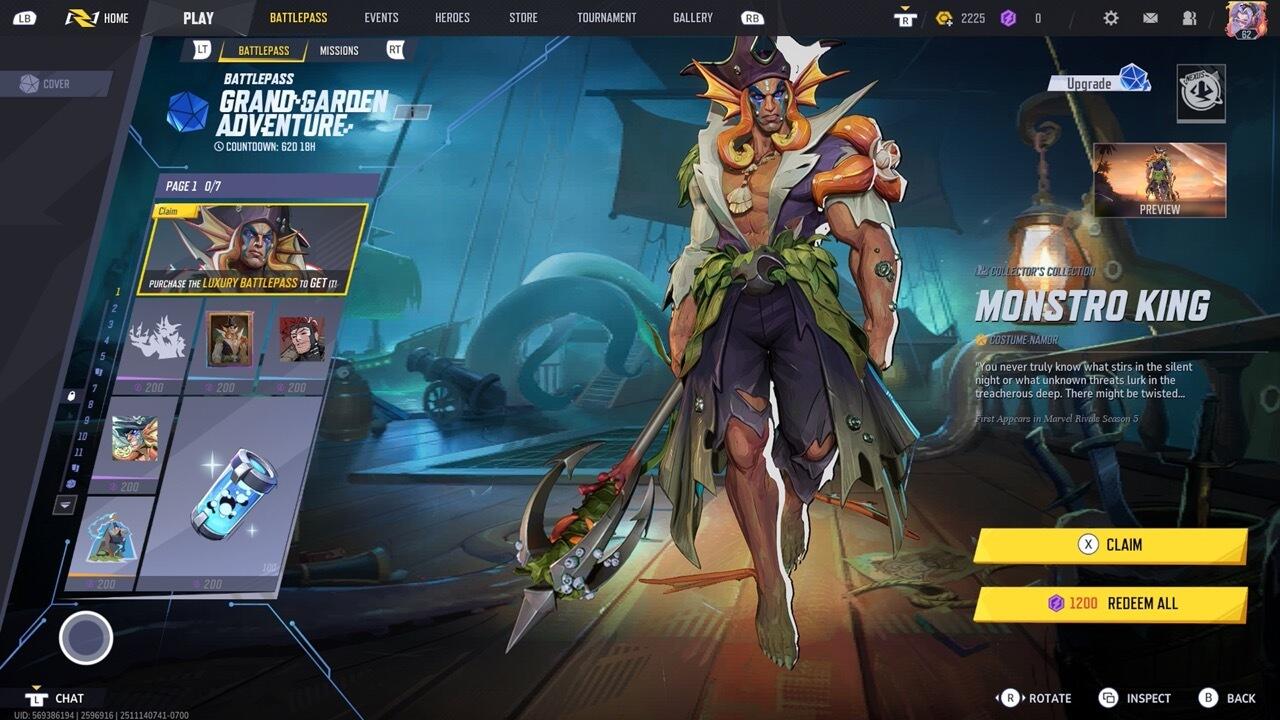The height and width of the screenshot is (720, 1280).
Task: Open the mail inbox envelope icon
Action: tap(1150, 18)
